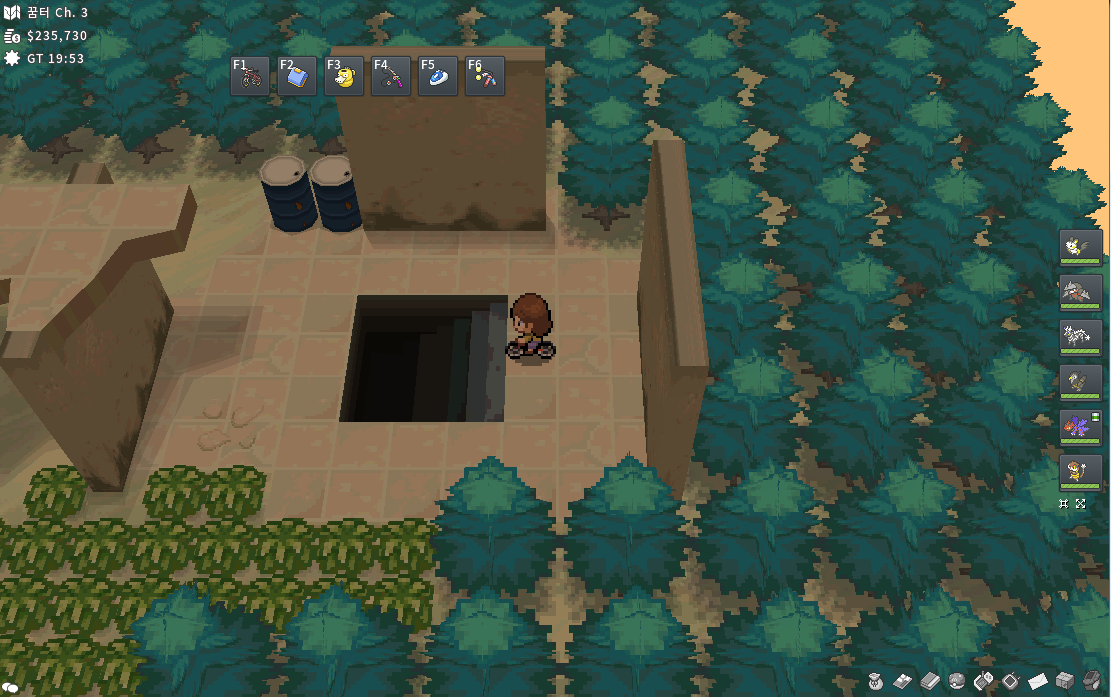Use the fishing rod in slot F4

click(391, 76)
